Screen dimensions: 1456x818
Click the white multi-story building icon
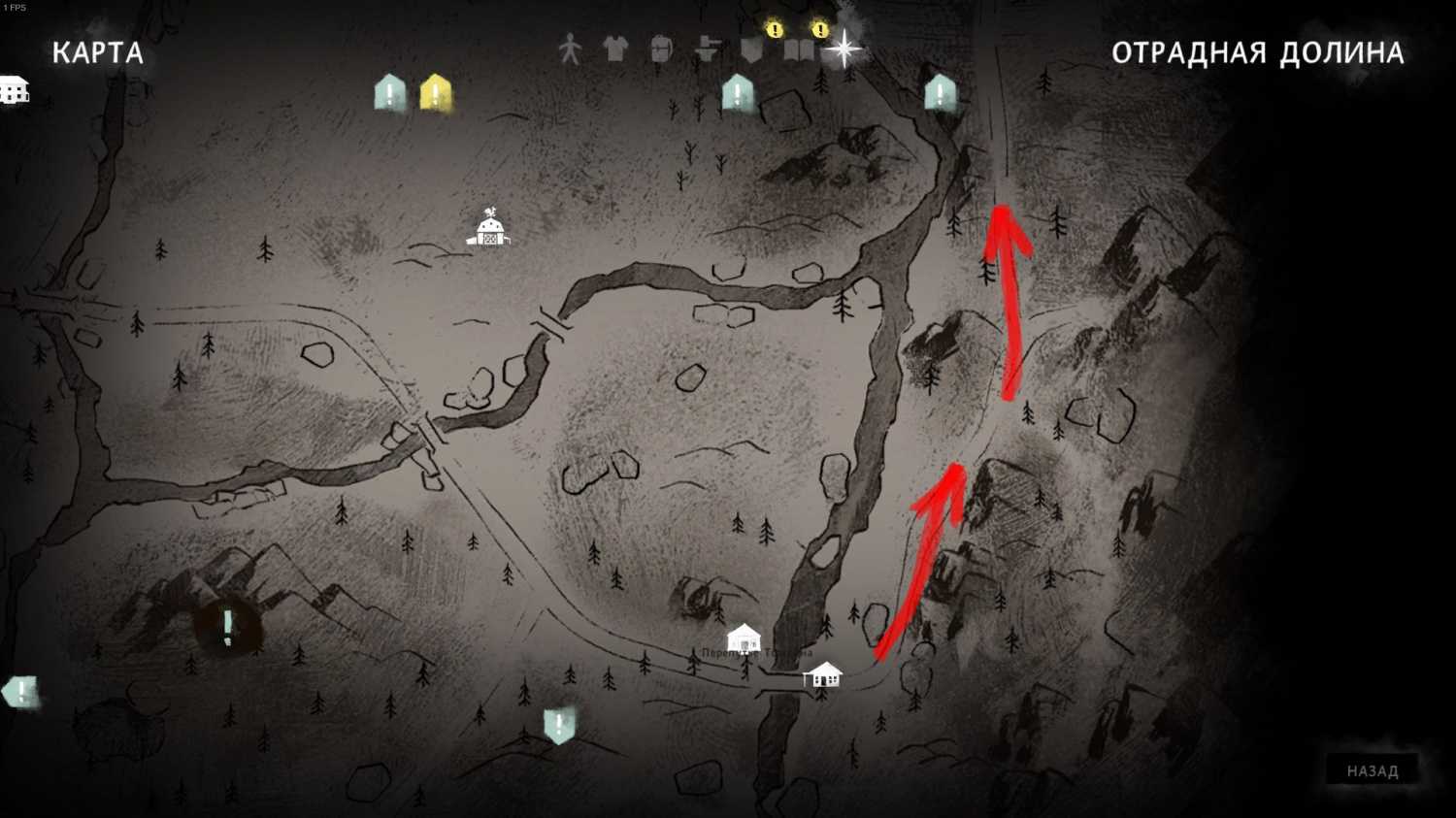(14, 89)
